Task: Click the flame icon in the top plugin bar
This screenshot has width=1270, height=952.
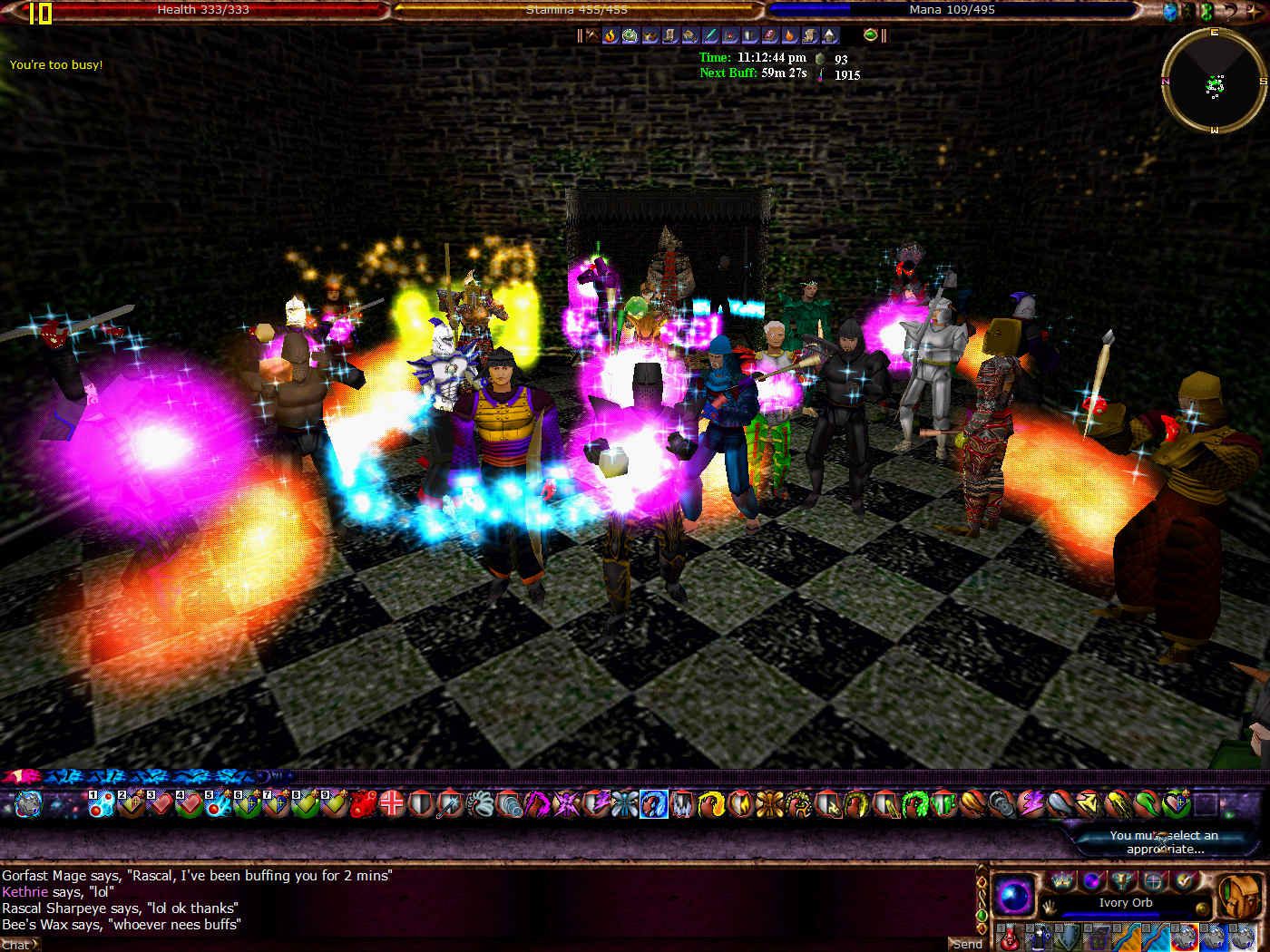Action: click(611, 36)
